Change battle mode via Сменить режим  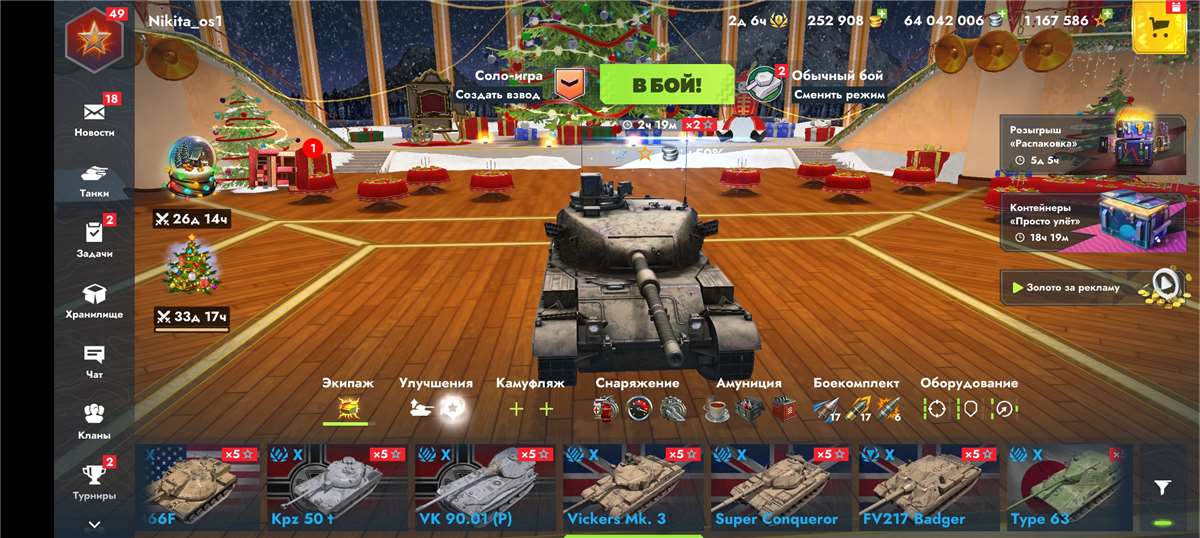839,95
